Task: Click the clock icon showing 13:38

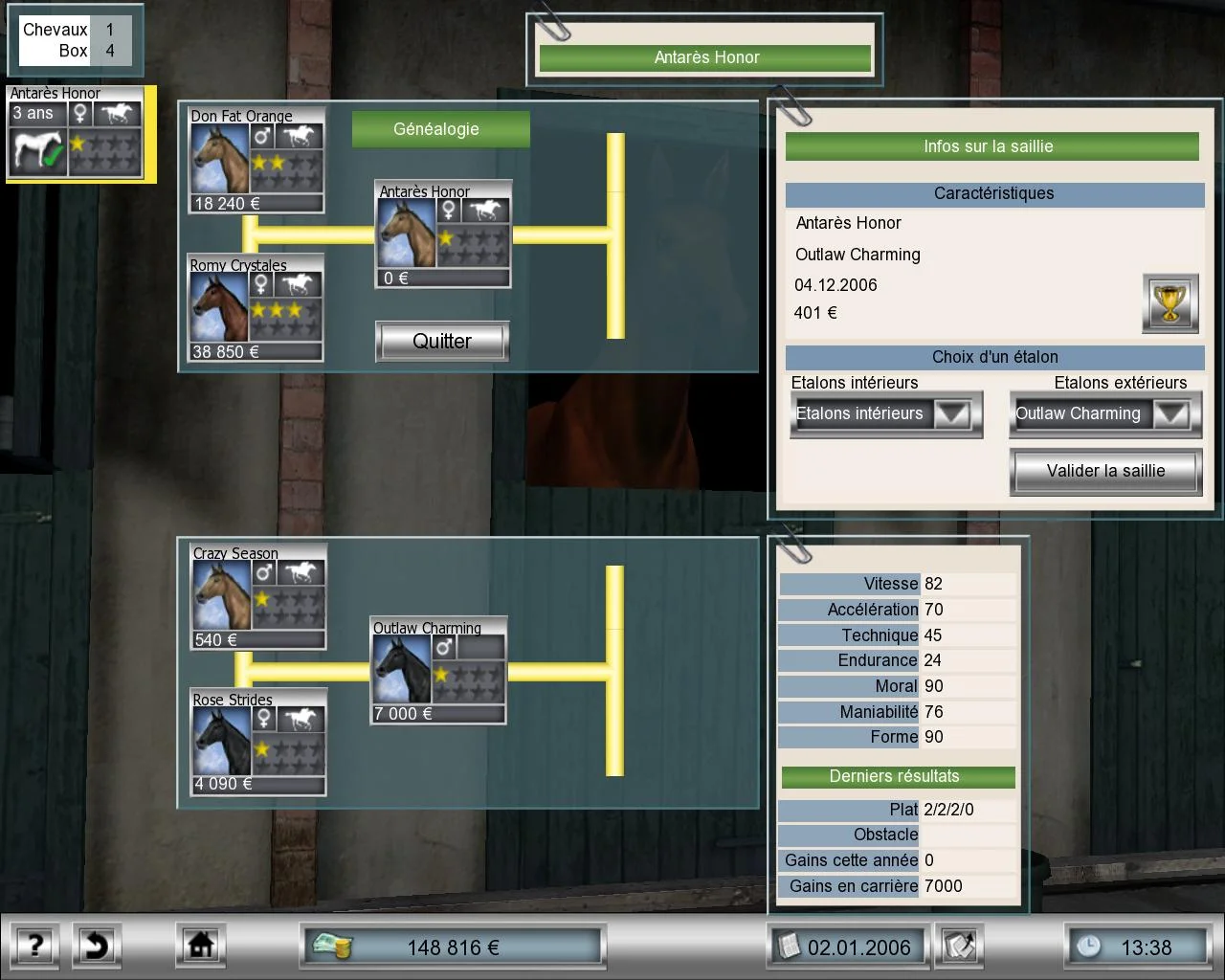Action: point(1090,947)
